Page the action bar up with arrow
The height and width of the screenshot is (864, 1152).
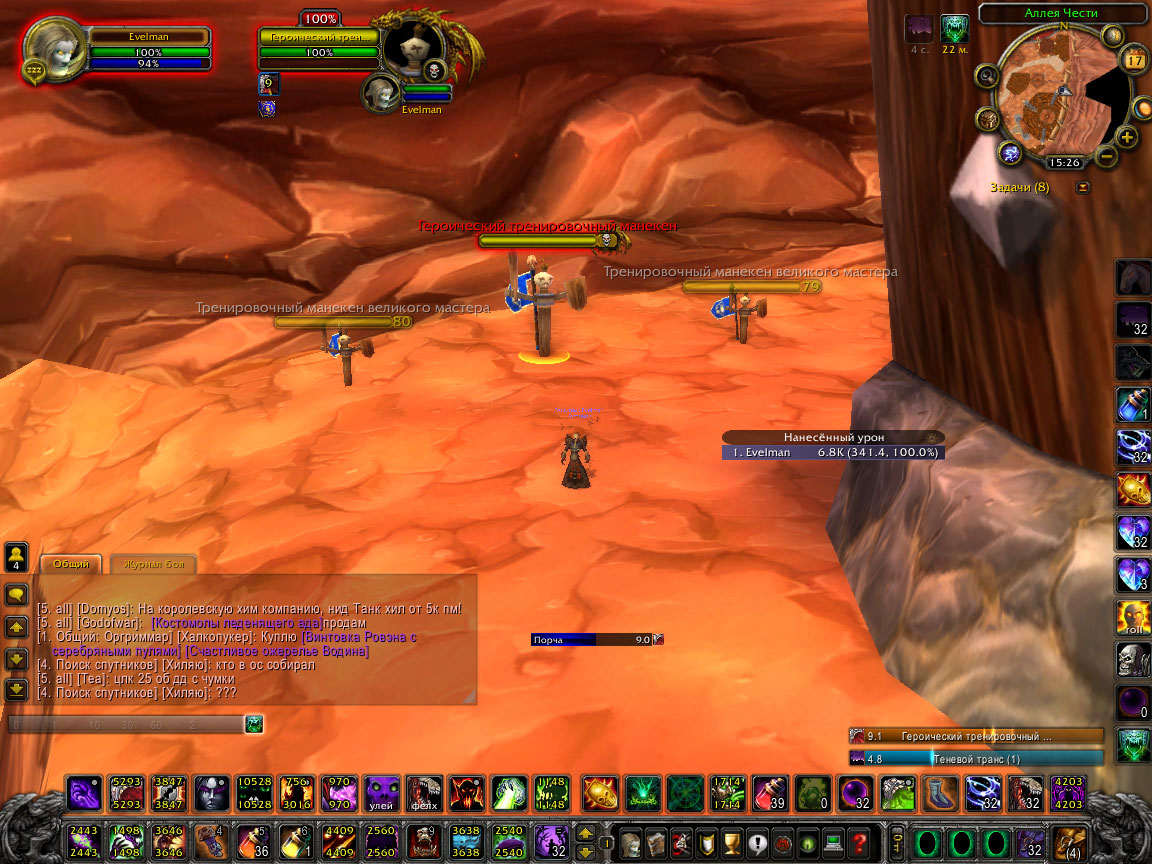587,832
